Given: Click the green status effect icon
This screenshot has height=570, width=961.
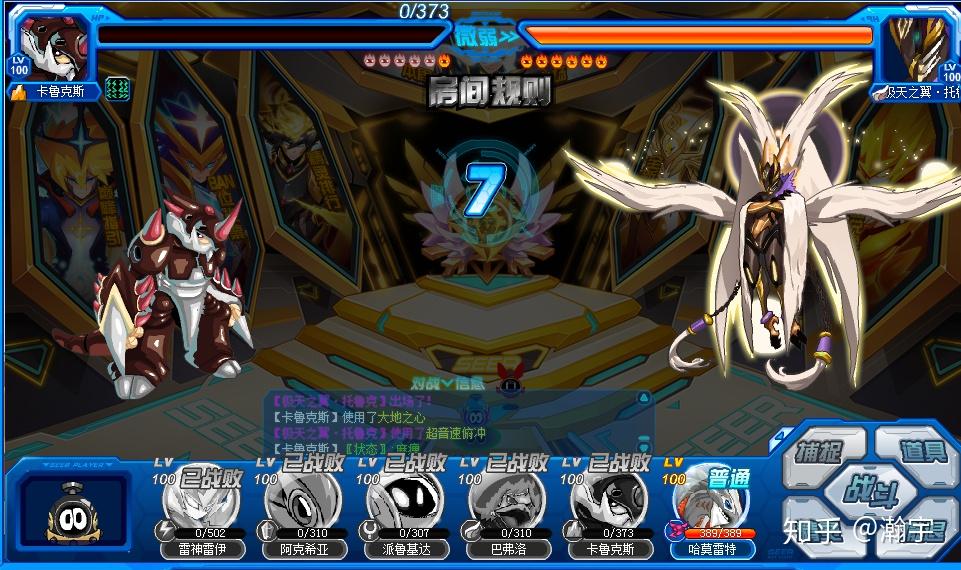Looking at the screenshot, I should (118, 89).
